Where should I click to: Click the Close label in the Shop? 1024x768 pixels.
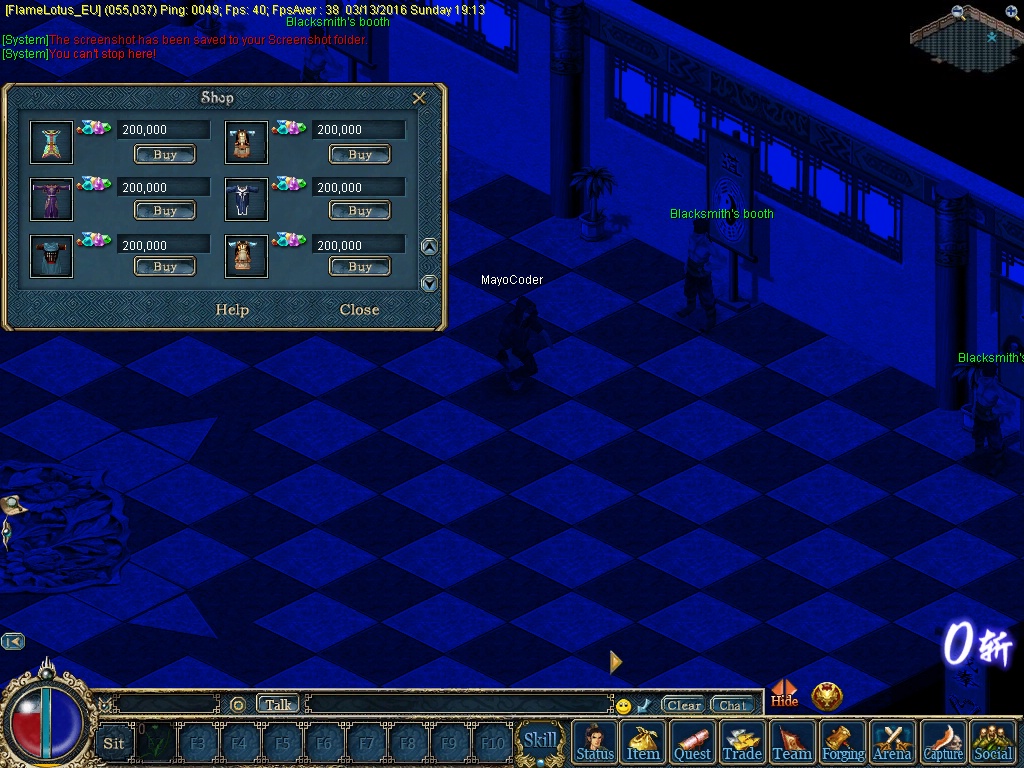359,310
